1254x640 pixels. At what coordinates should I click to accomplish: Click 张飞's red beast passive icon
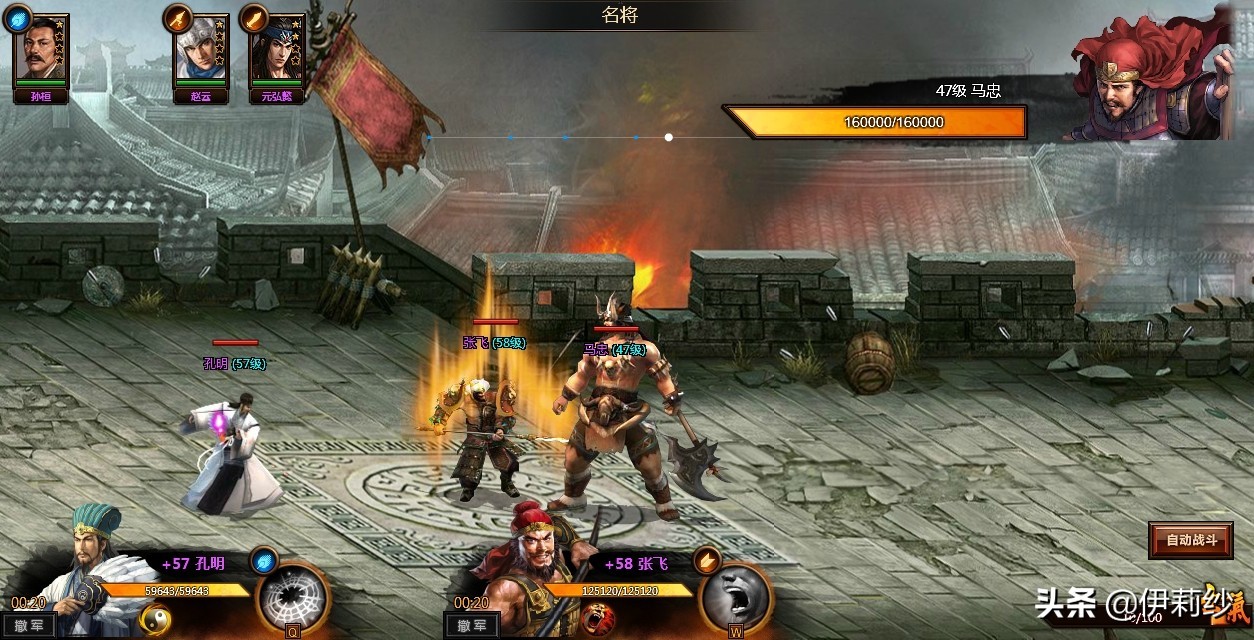[598, 621]
